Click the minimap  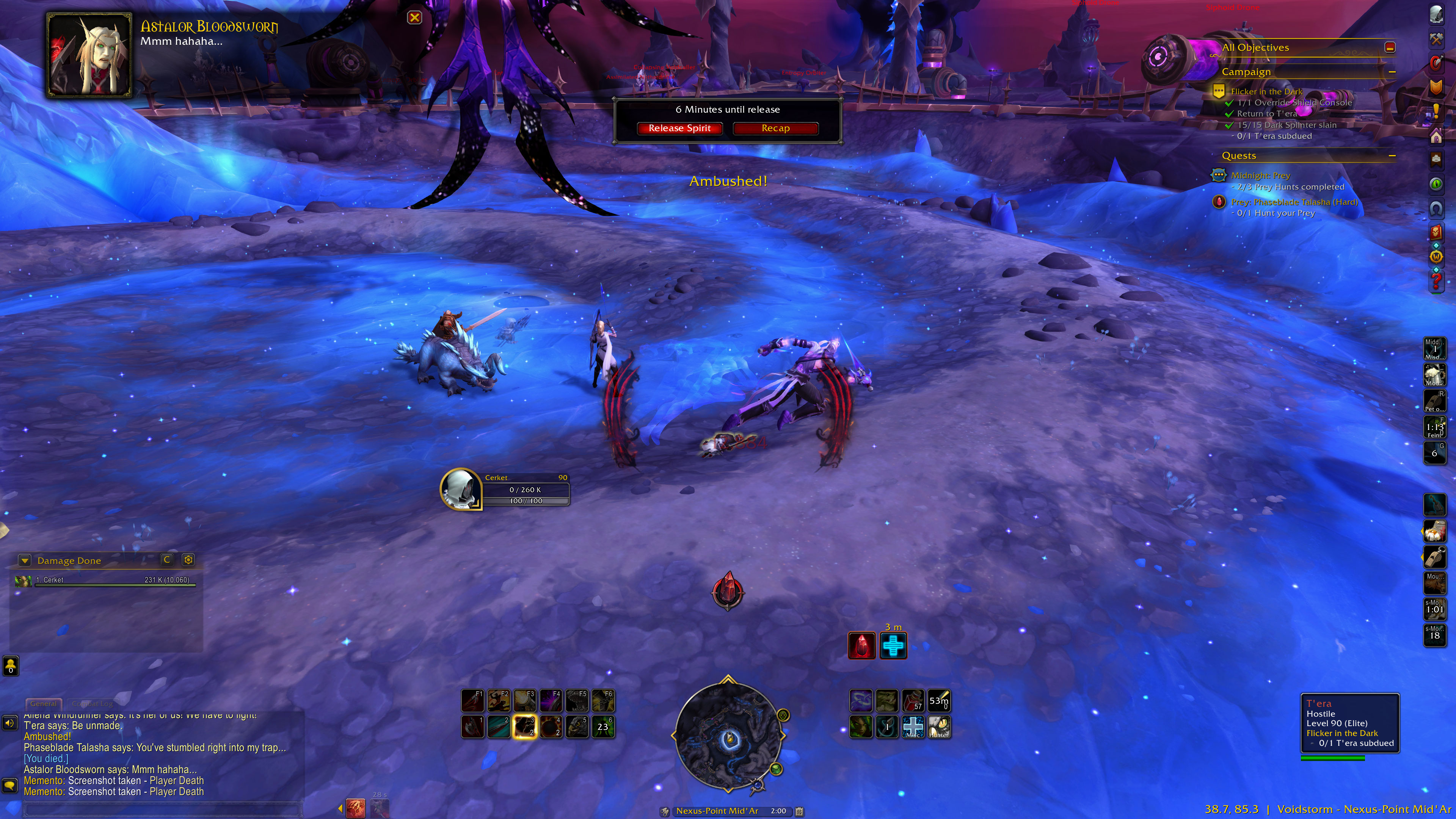pyautogui.click(x=728, y=735)
